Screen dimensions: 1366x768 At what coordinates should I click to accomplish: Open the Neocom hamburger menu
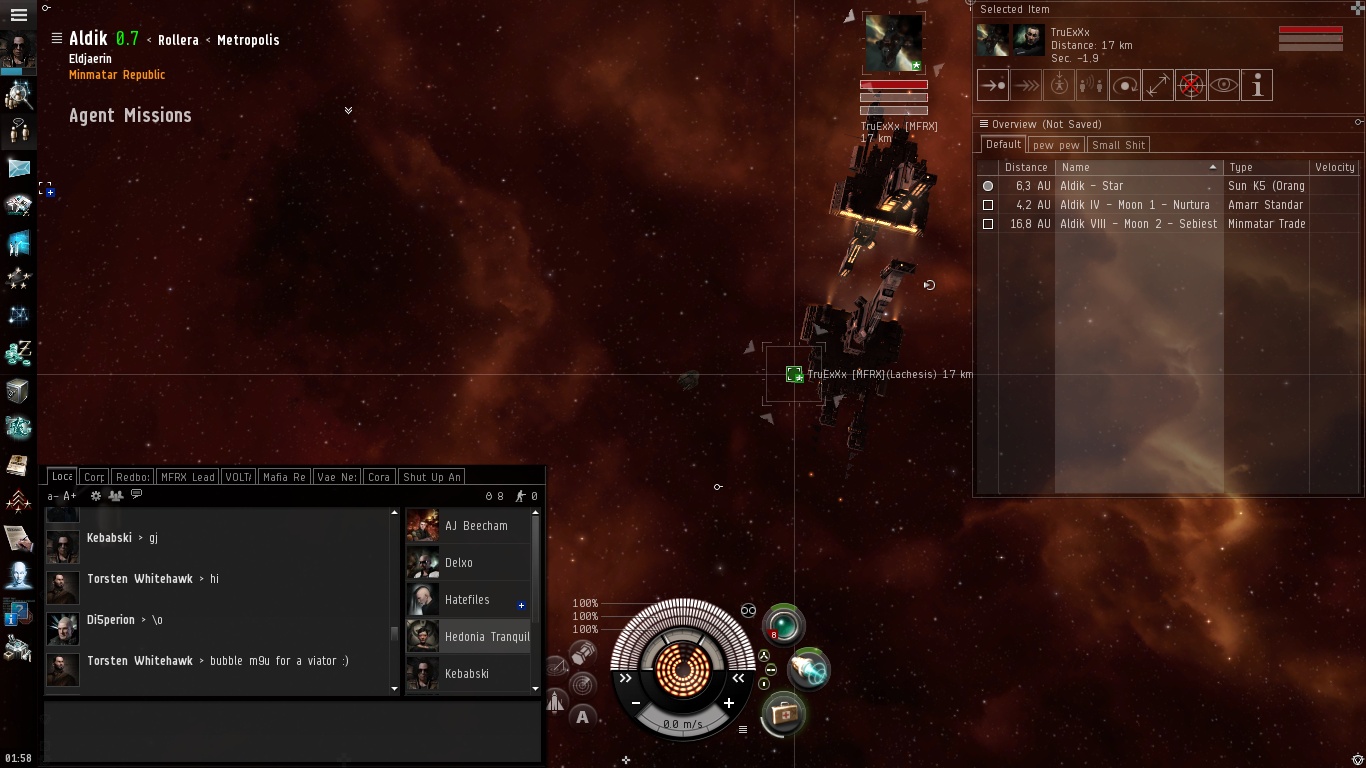click(18, 15)
